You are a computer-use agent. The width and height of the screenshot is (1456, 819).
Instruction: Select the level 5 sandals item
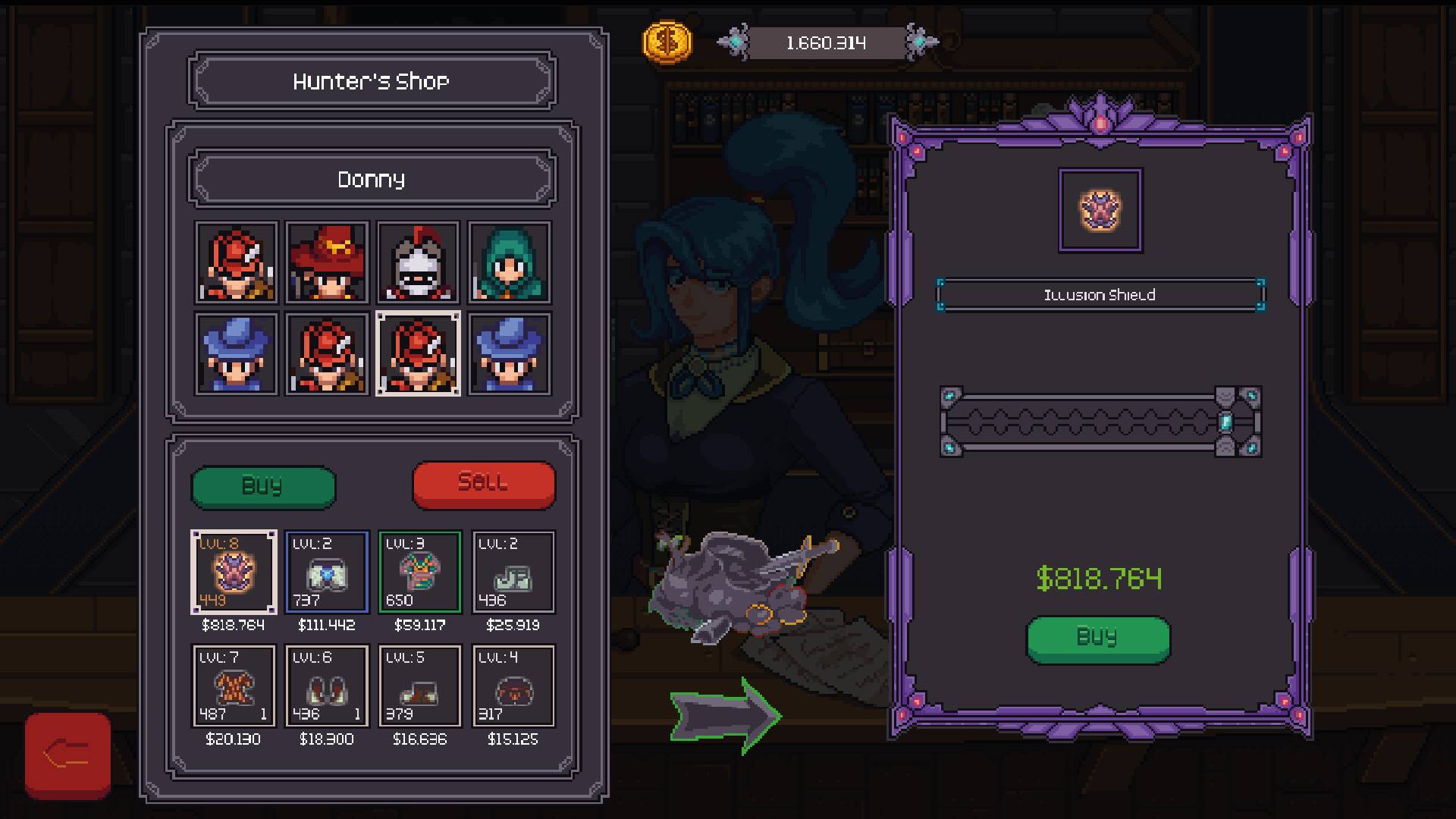pos(419,686)
